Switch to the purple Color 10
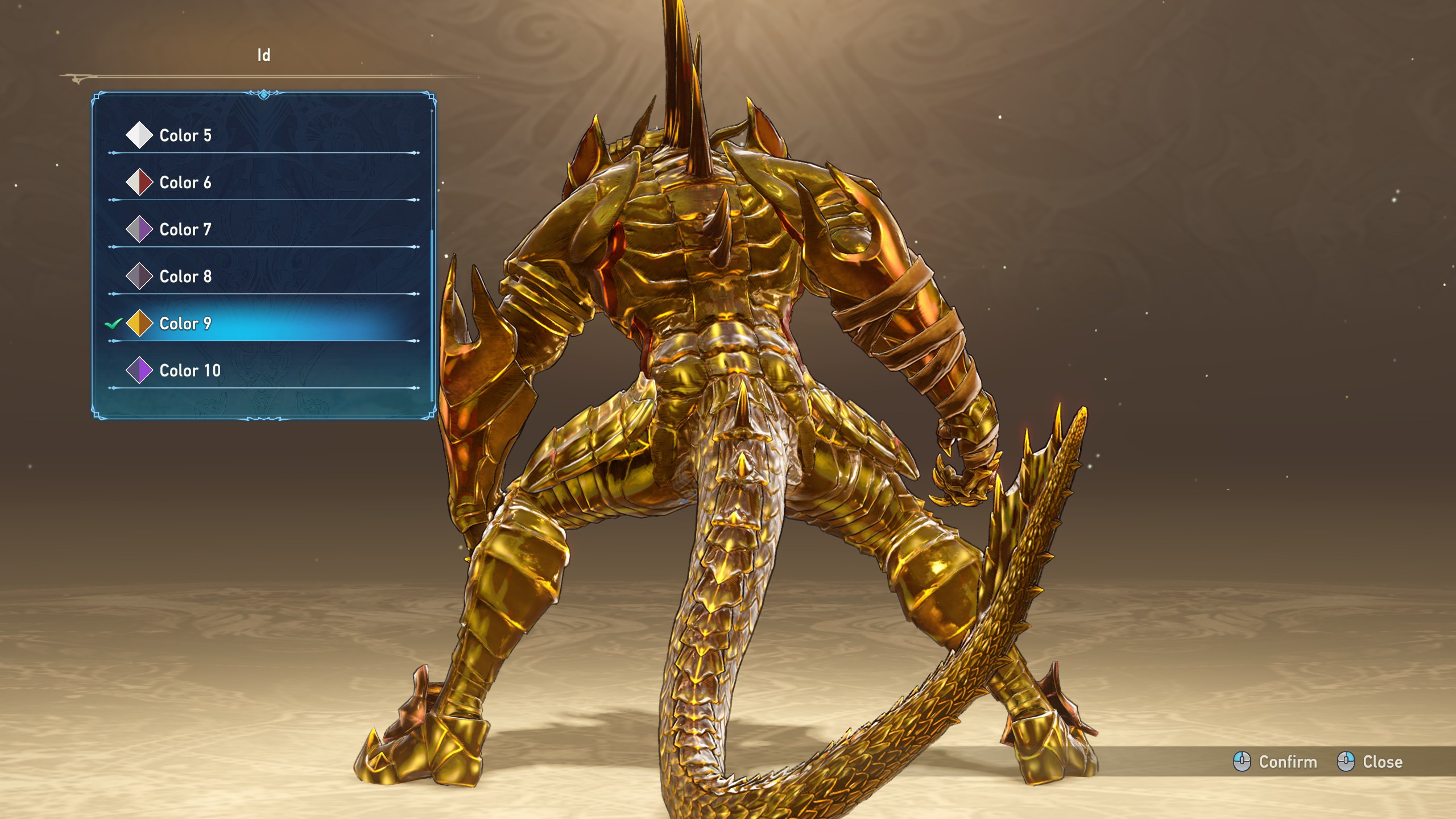The width and height of the screenshot is (1456, 819). coord(190,371)
